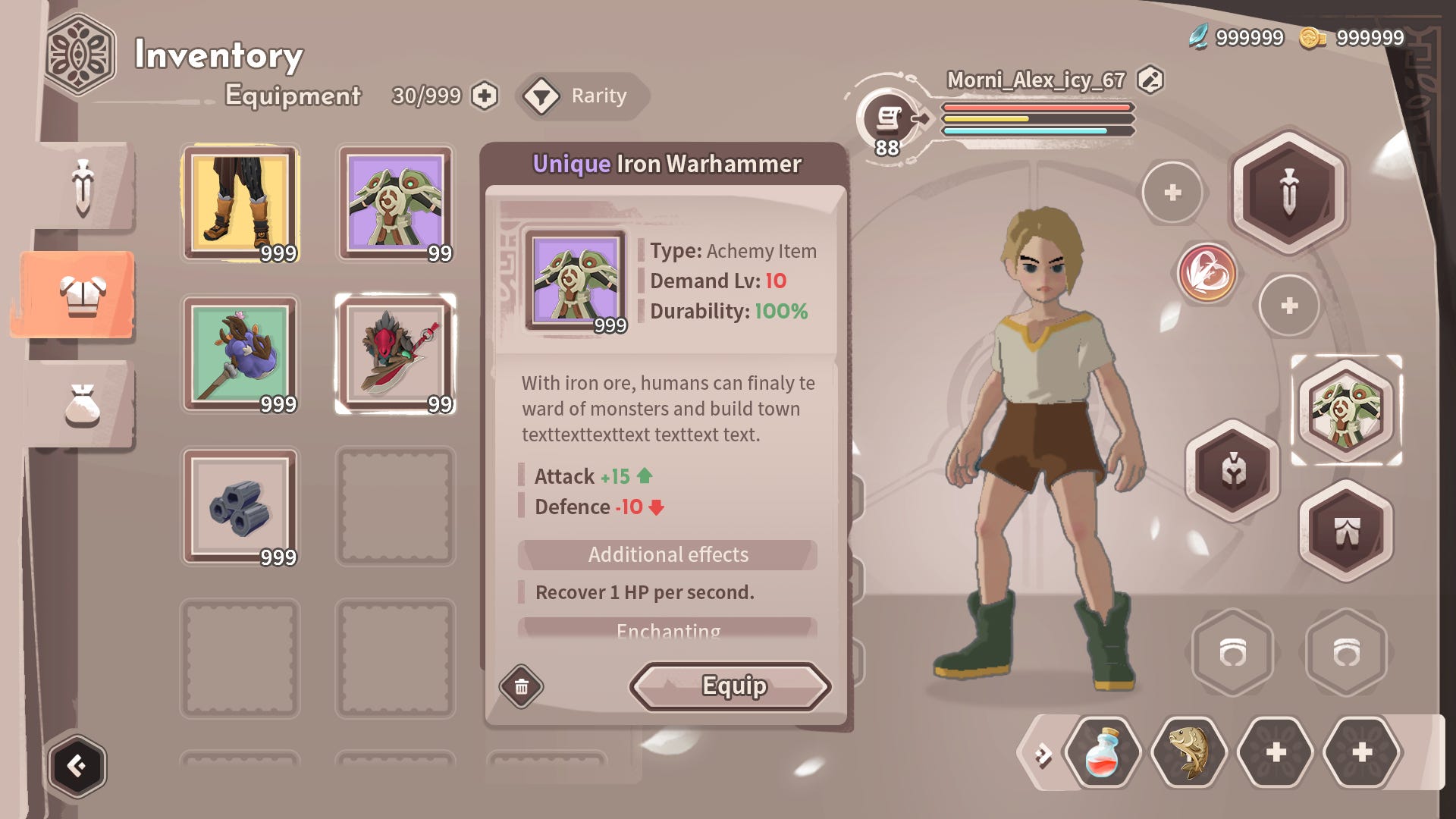
Task: Select the brown boots and pants item
Action: pos(240,203)
